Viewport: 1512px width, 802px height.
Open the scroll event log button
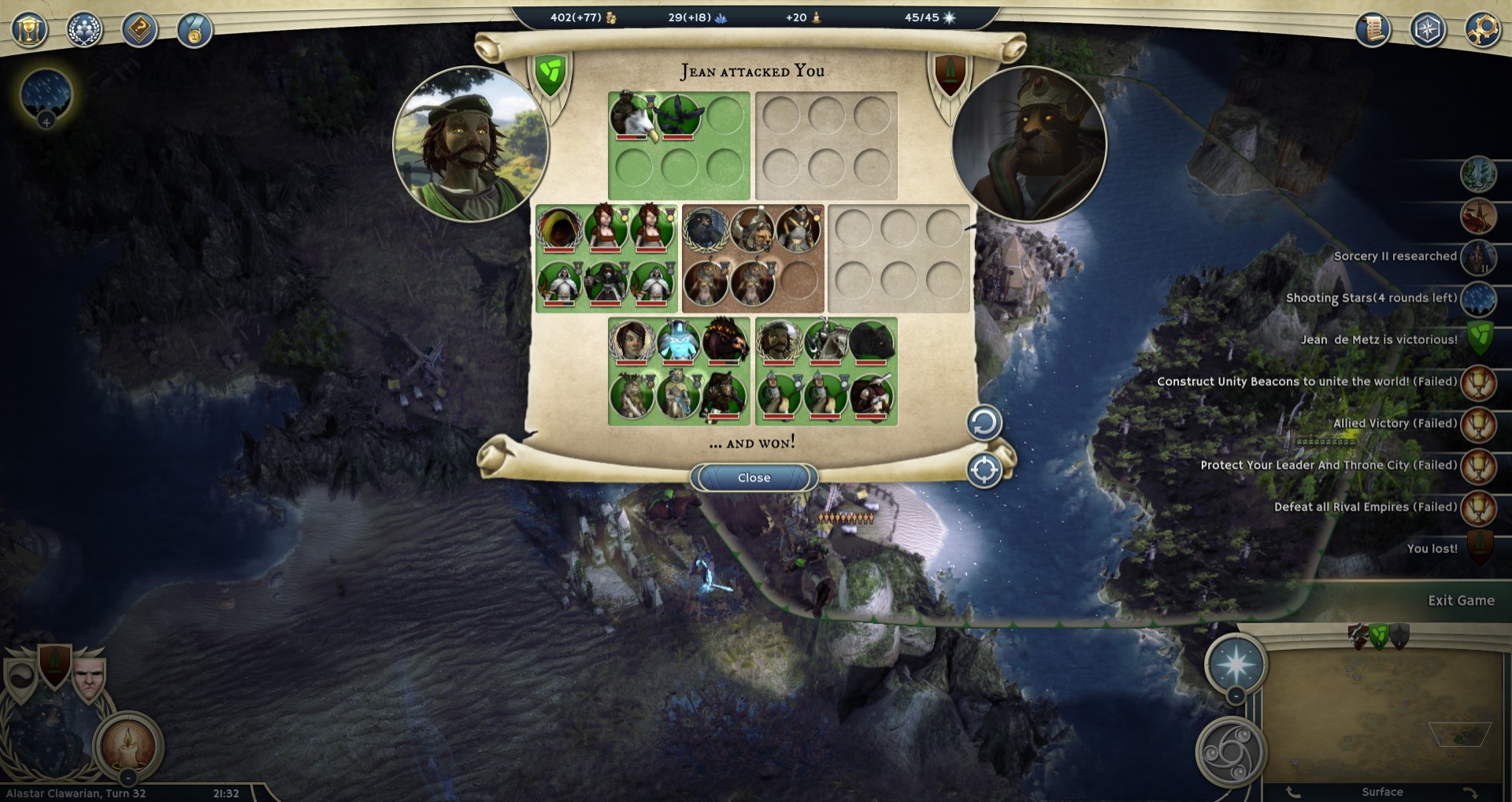pos(1373,30)
